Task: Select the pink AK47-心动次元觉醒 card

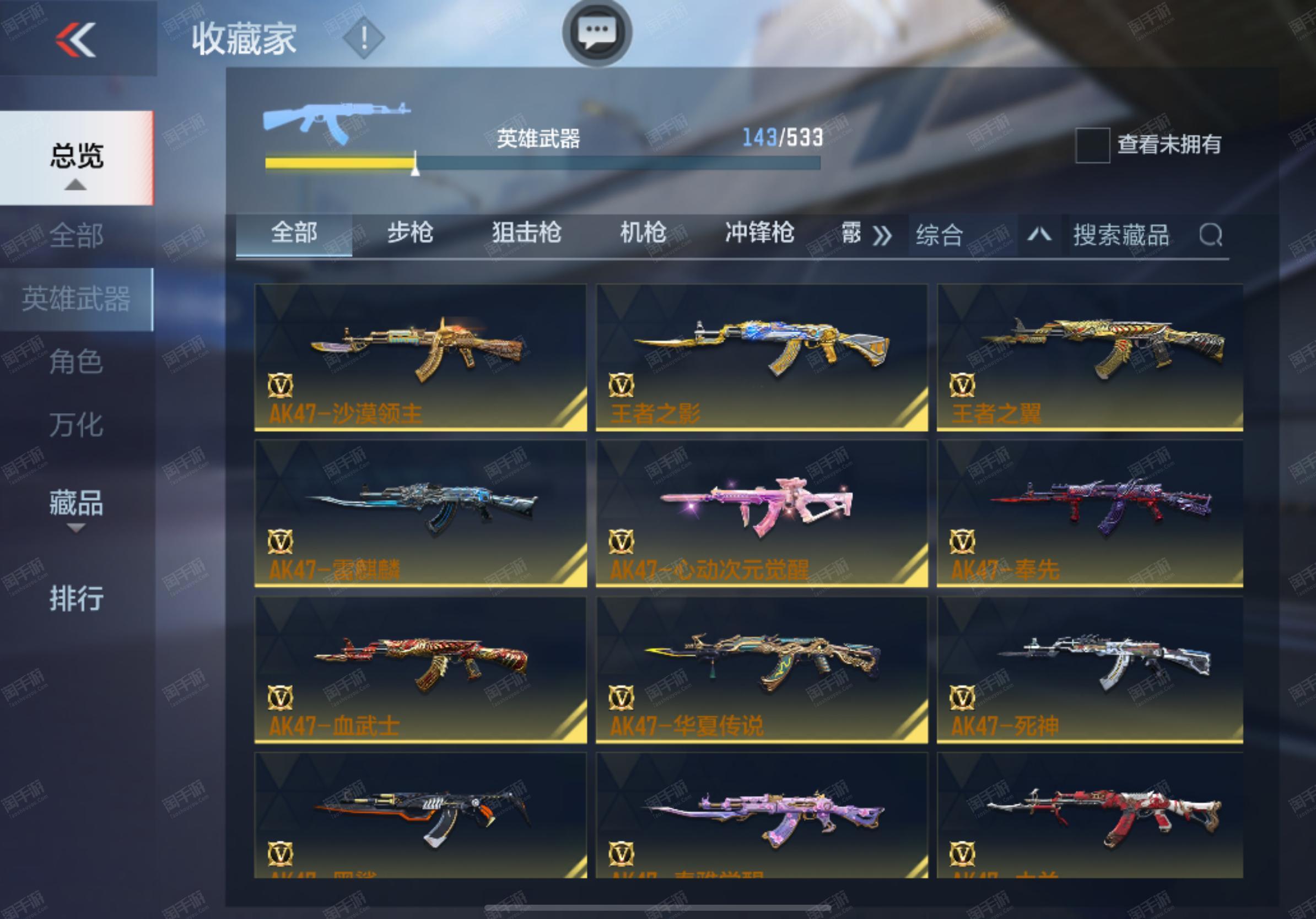Action: pyautogui.click(x=761, y=513)
